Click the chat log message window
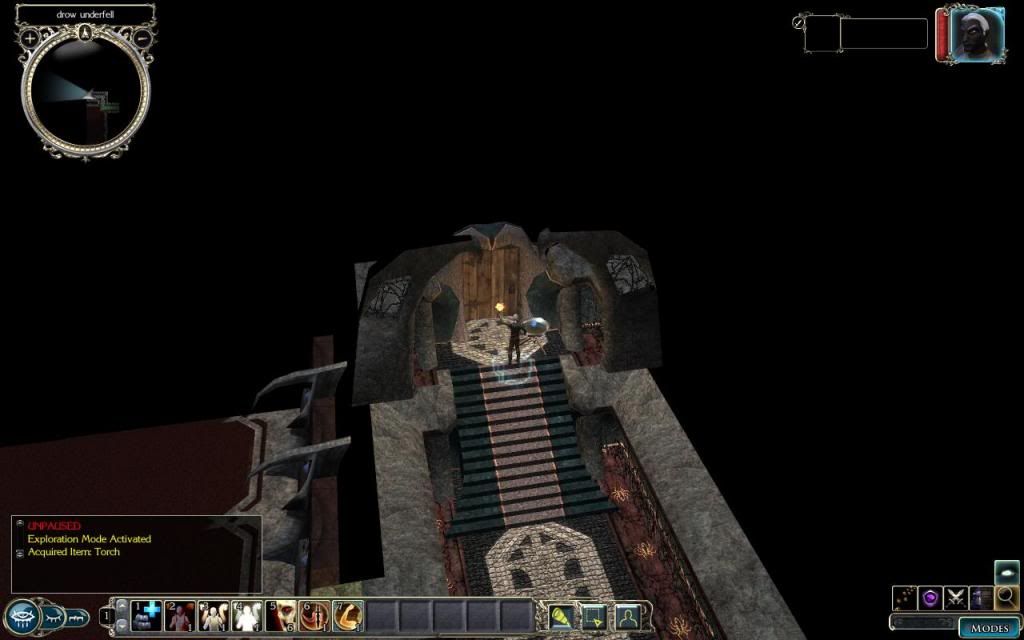Viewport: 1024px width, 640px height. [136, 553]
